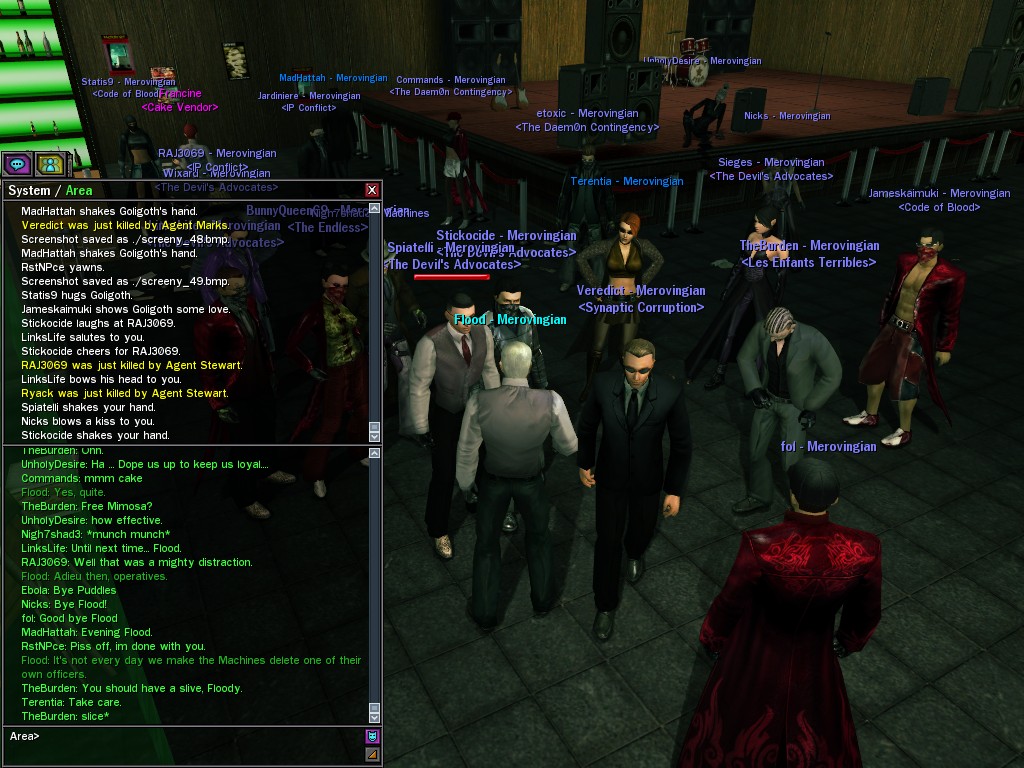Image resolution: width=1024 pixels, height=768 pixels.
Task: Select the Area label in chat title
Action: 79,191
